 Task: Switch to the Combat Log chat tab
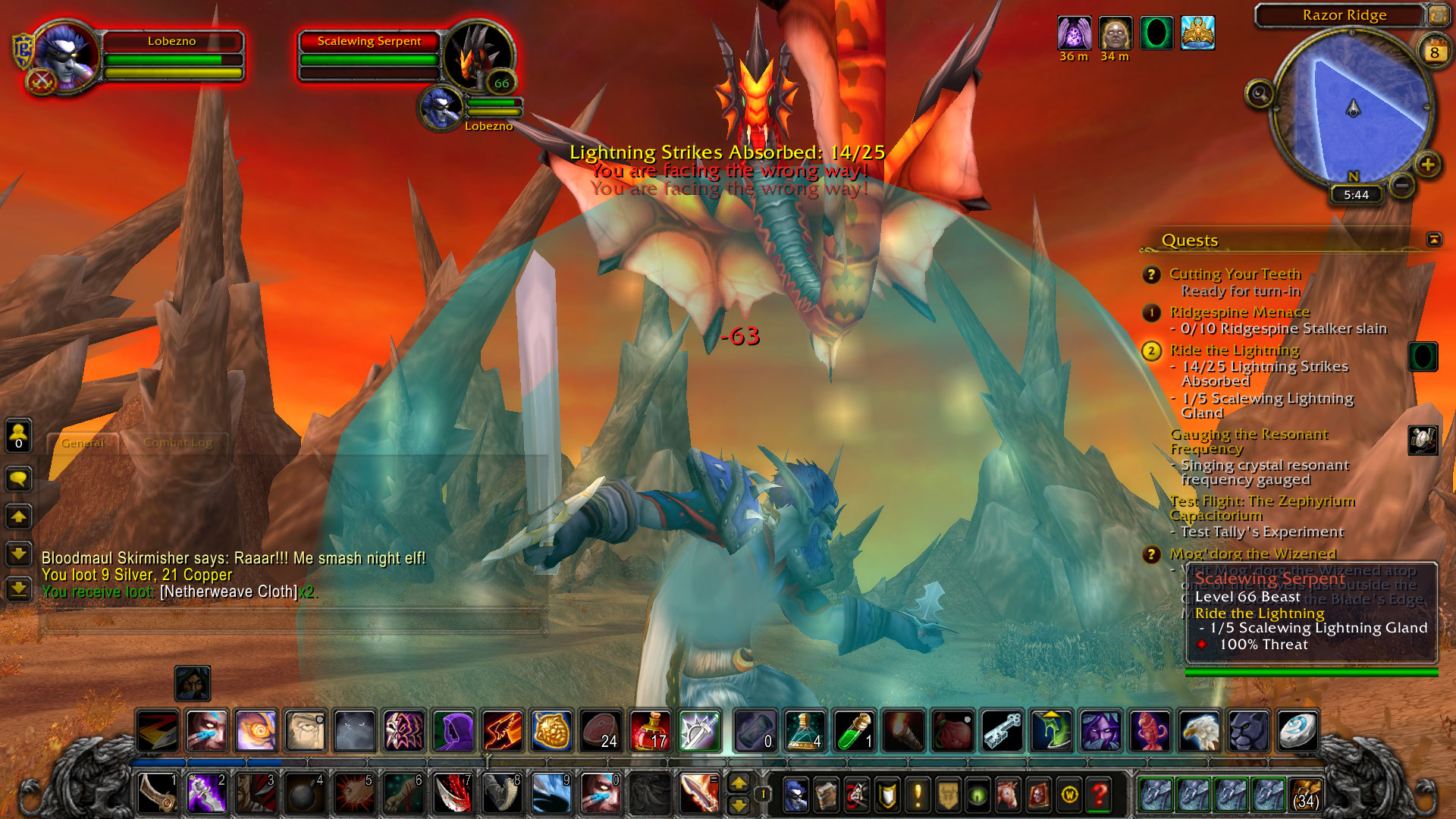177,443
